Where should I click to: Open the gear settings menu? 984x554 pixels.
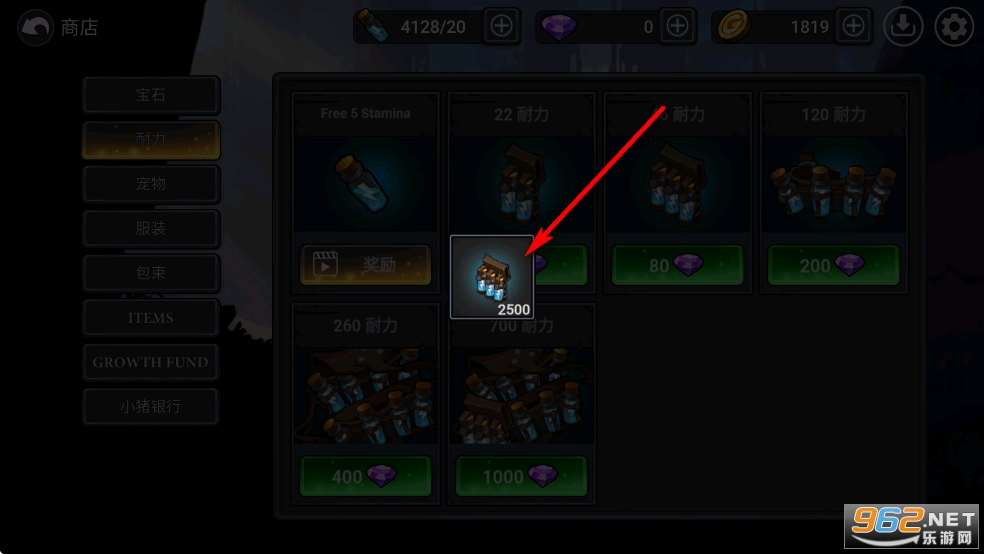pyautogui.click(x=954, y=27)
